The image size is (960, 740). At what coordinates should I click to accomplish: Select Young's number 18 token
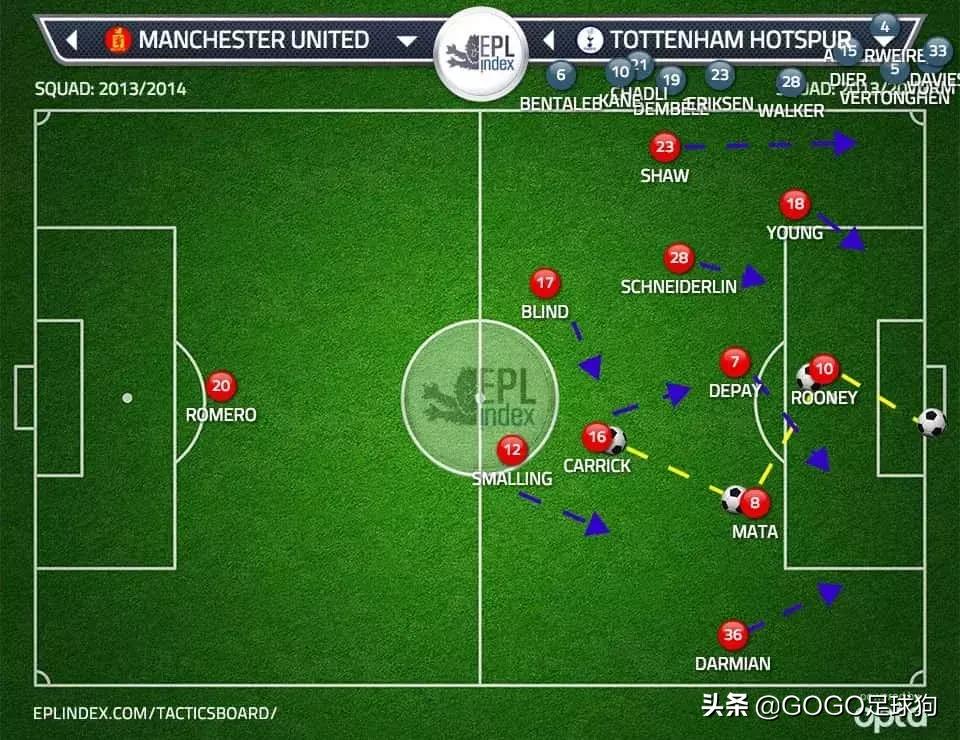[795, 205]
